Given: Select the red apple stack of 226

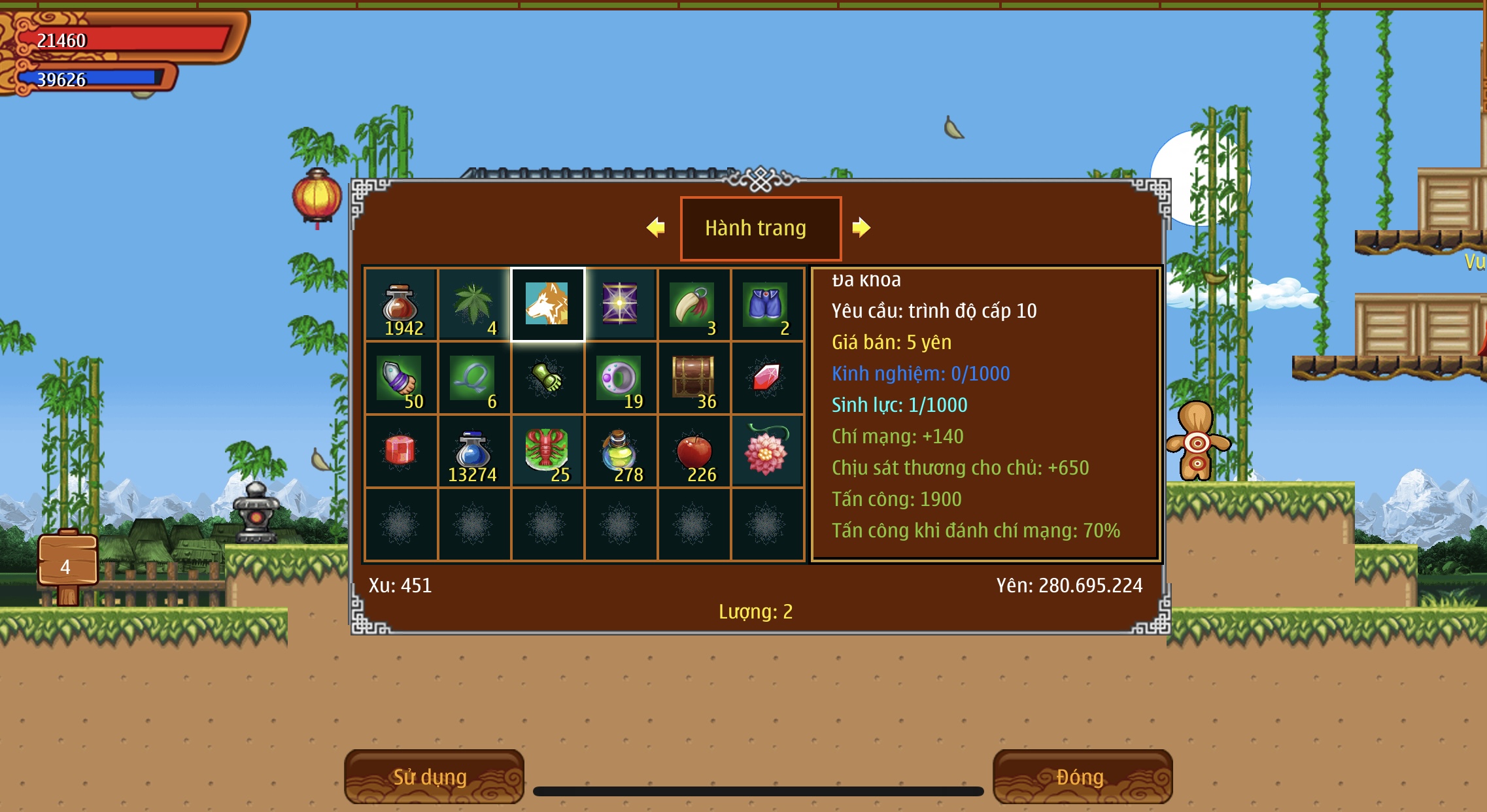Looking at the screenshot, I should point(694,451).
